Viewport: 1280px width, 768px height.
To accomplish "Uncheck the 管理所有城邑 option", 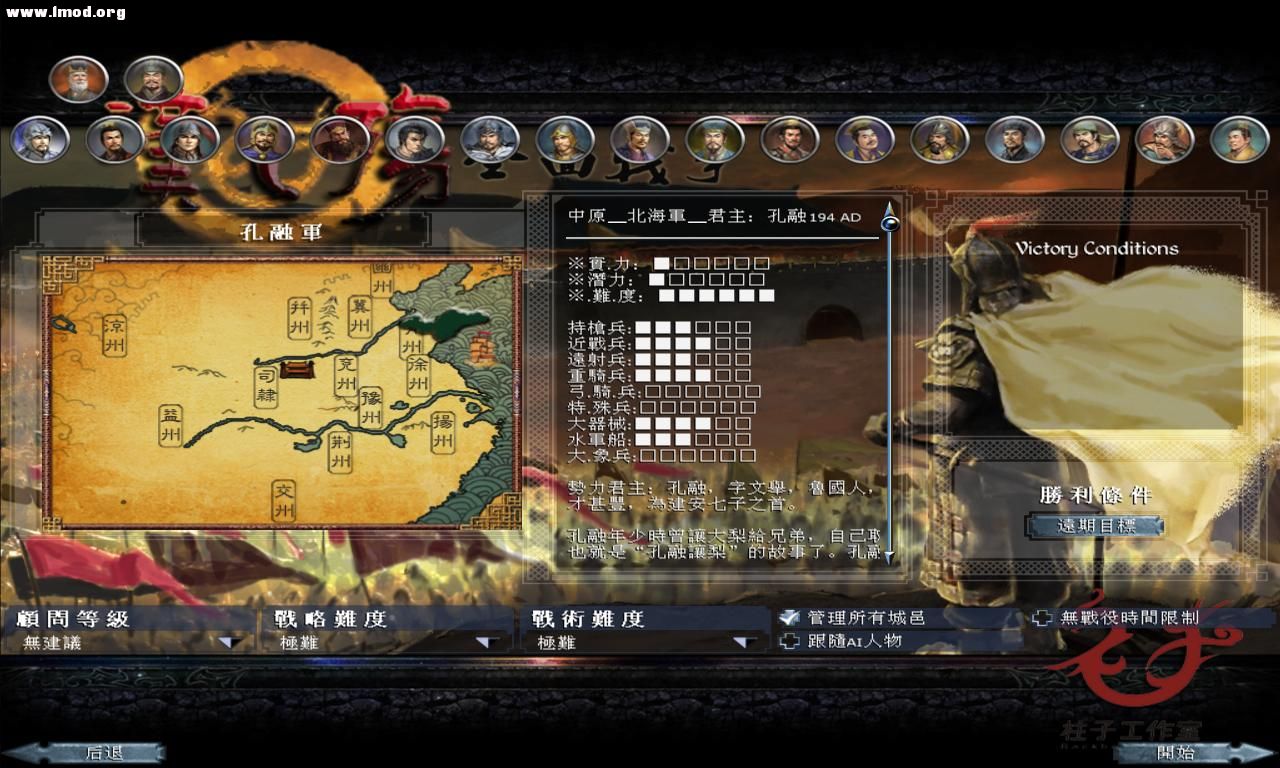I will [x=790, y=618].
